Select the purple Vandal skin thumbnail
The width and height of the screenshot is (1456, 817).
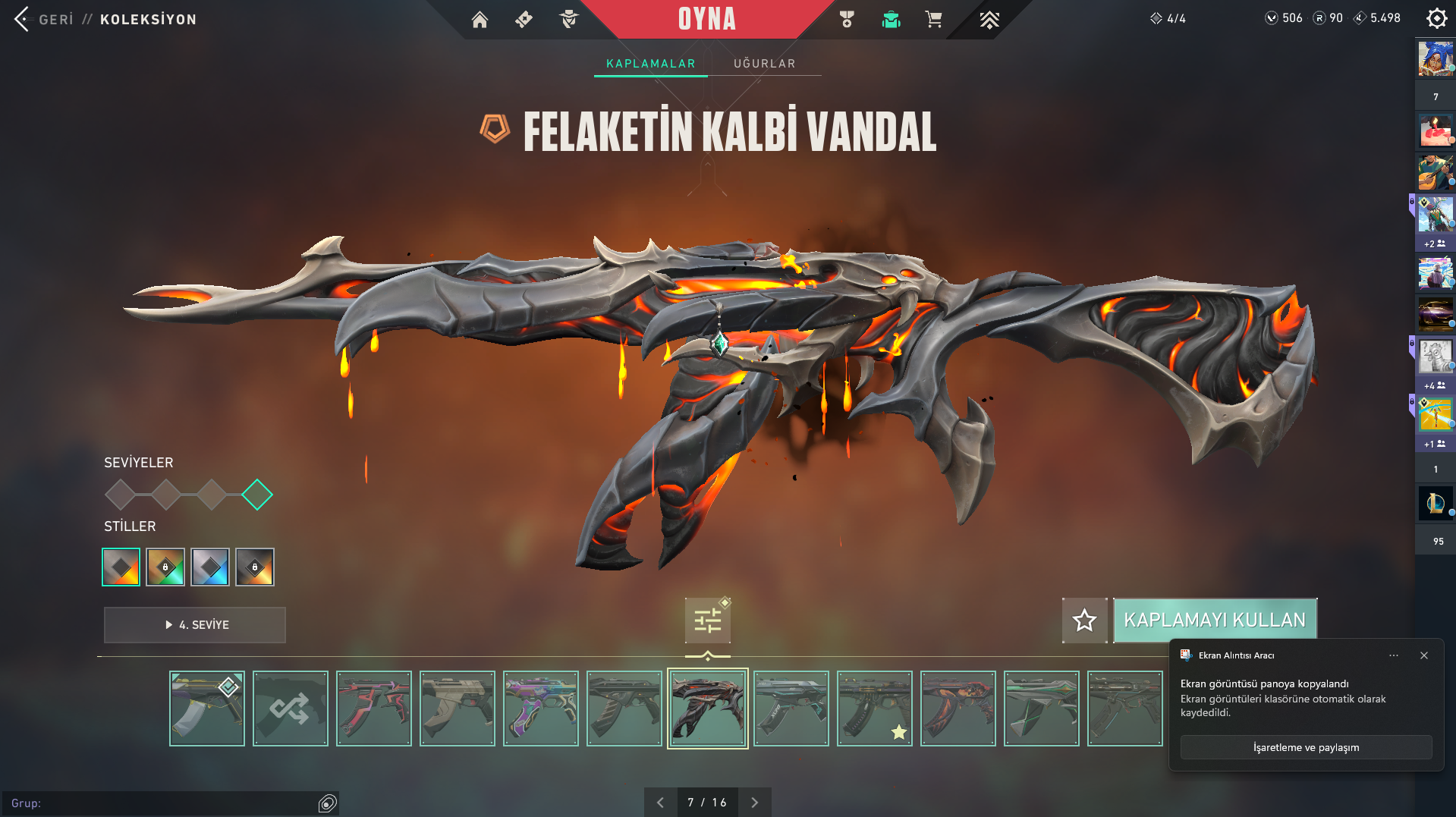coord(541,709)
